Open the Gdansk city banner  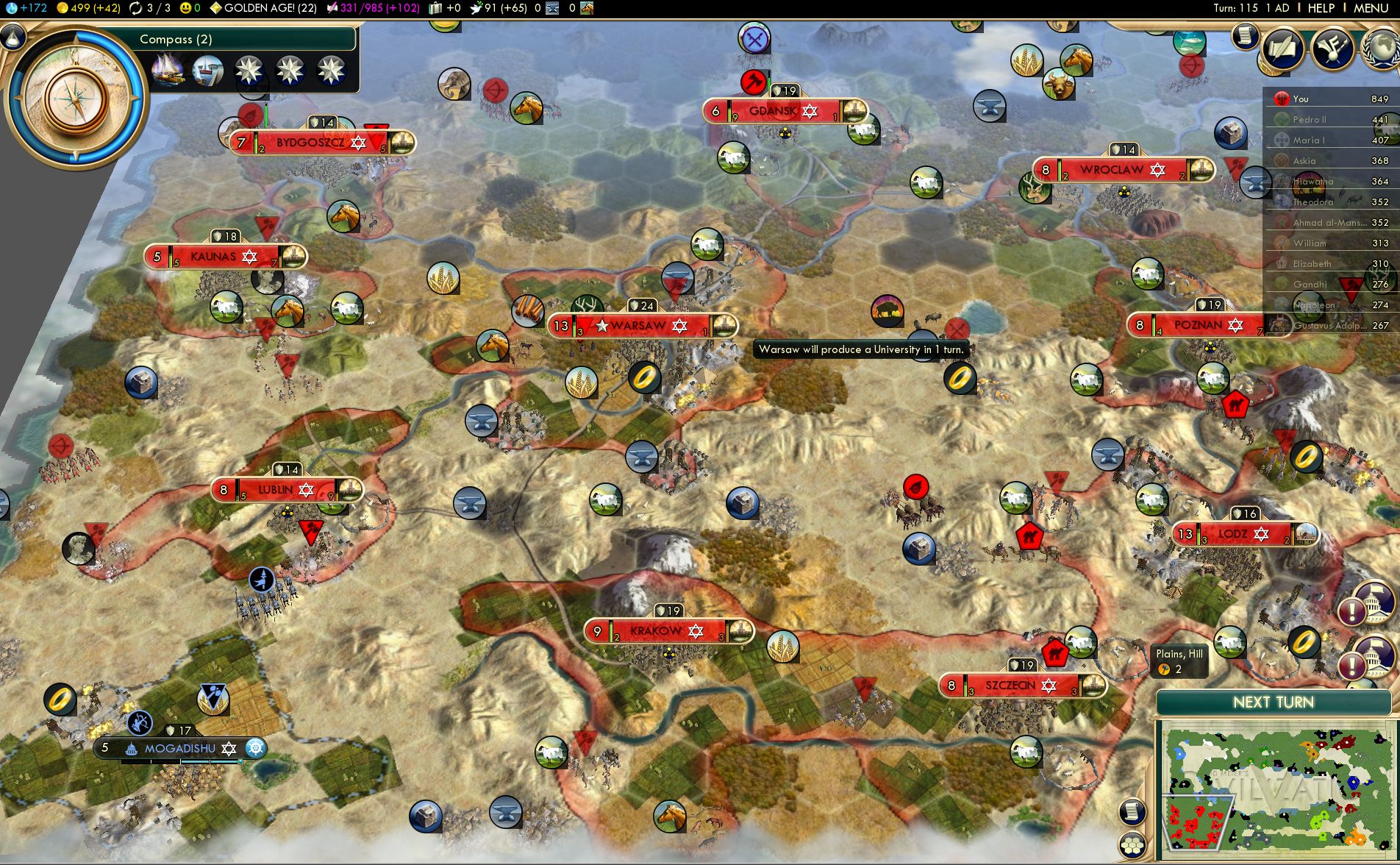[773, 112]
